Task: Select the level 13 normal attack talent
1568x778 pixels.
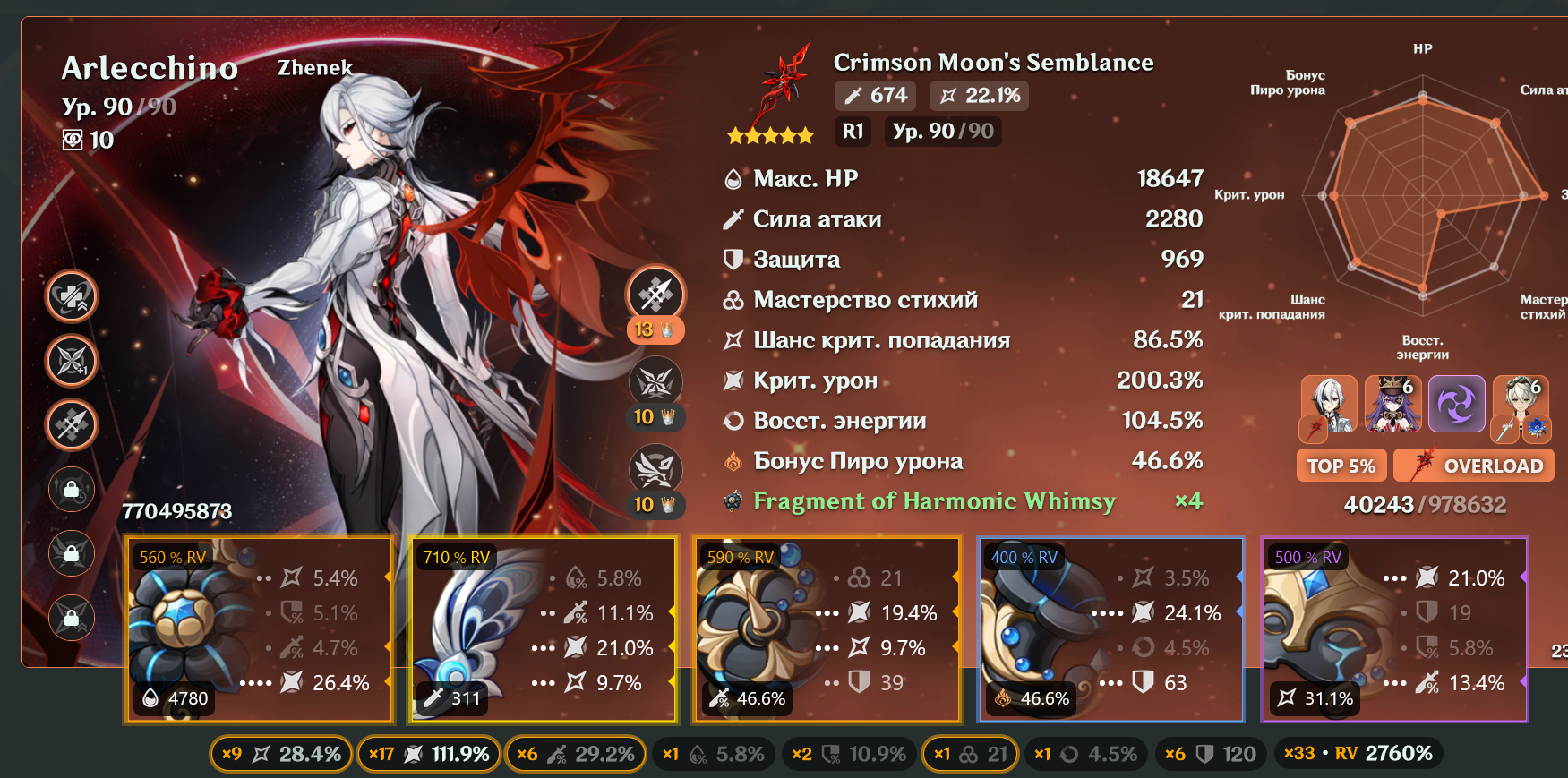Action: pyautogui.click(x=655, y=294)
